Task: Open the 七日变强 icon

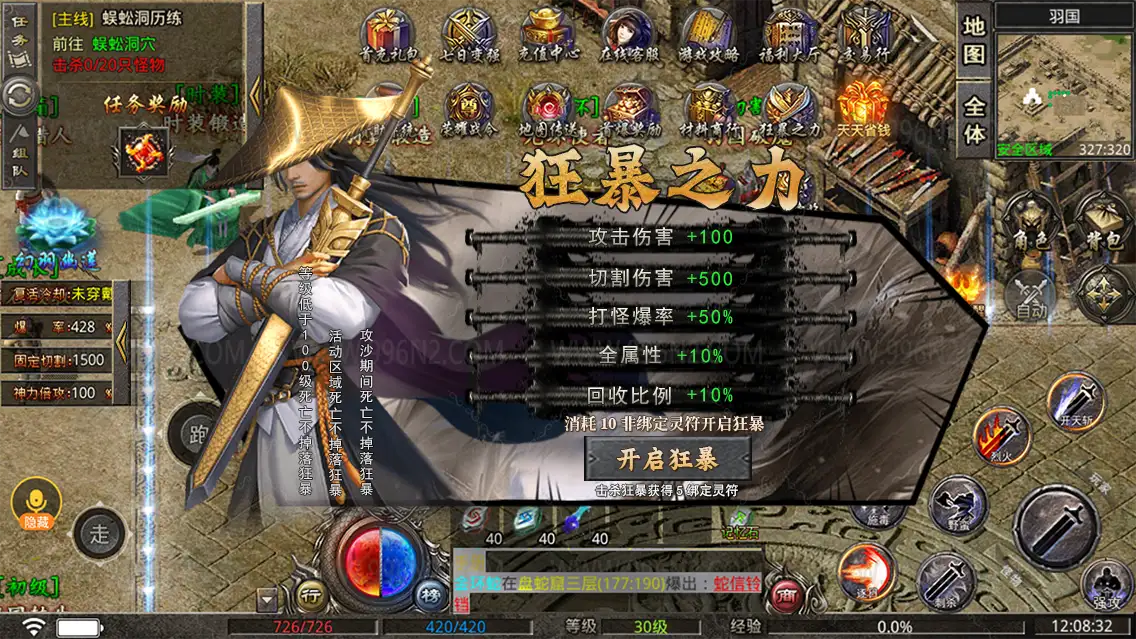Action: tap(468, 36)
